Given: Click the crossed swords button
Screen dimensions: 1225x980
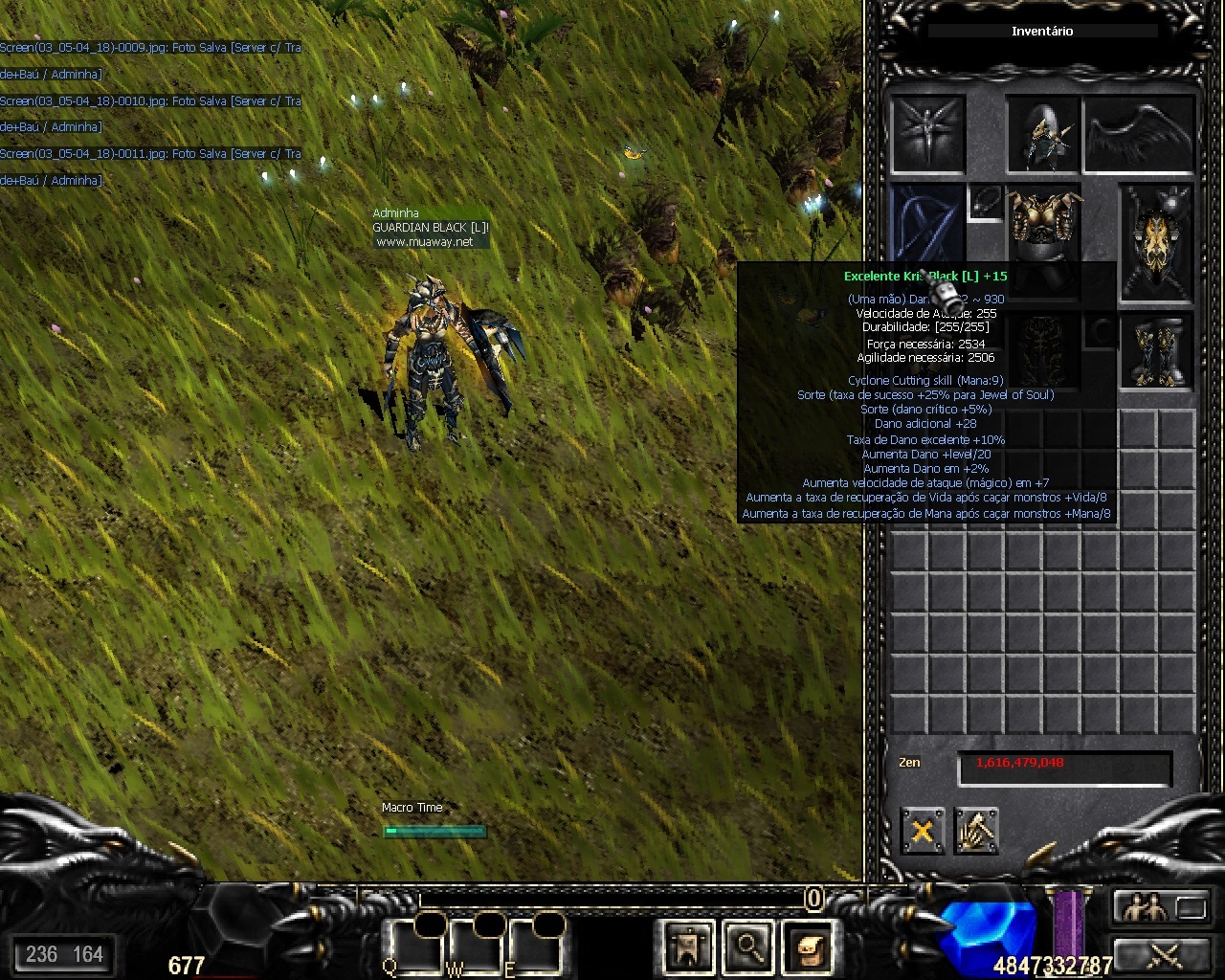Looking at the screenshot, I should click(1160, 954).
